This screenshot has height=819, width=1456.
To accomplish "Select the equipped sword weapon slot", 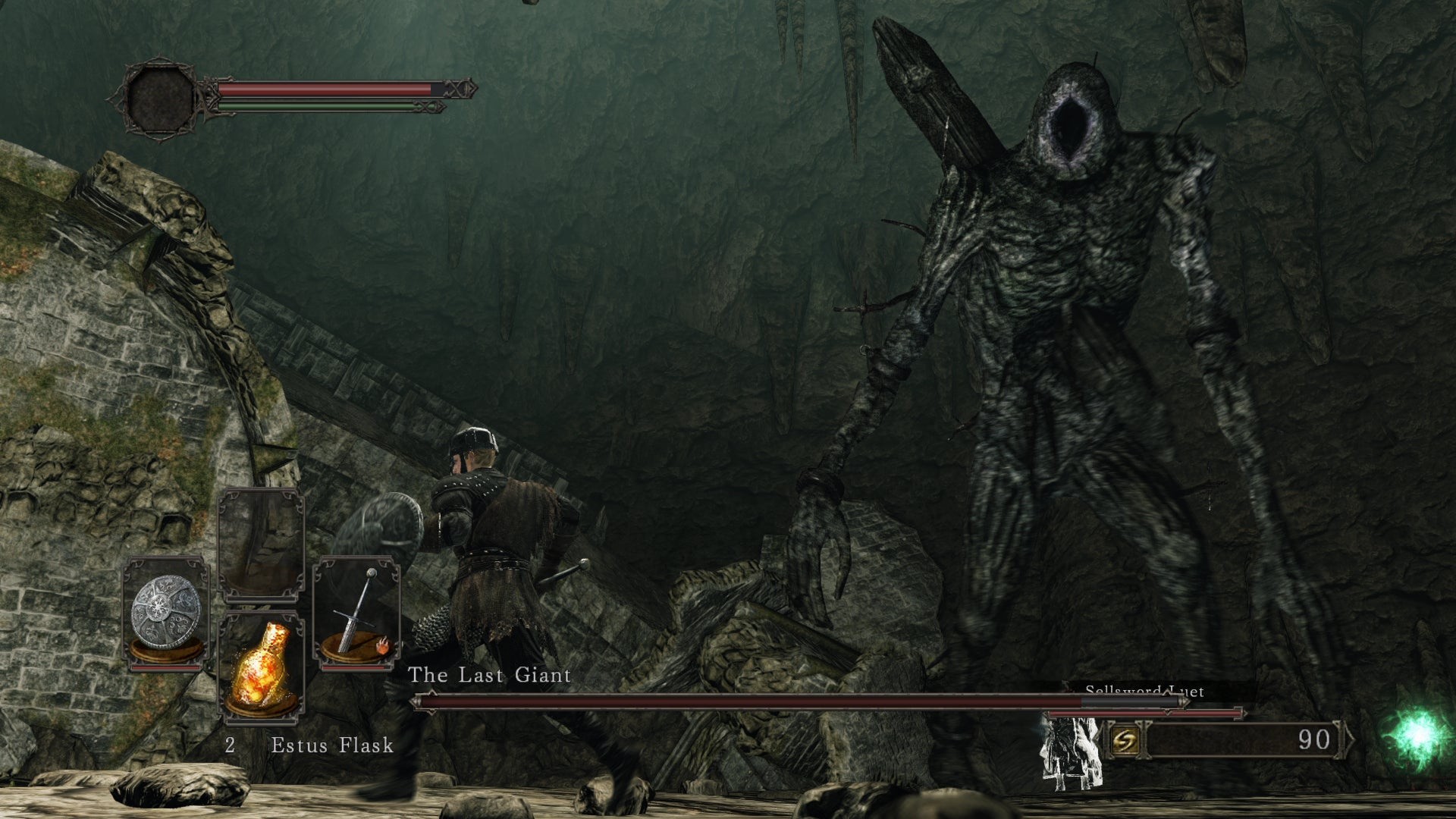I will tap(356, 613).
